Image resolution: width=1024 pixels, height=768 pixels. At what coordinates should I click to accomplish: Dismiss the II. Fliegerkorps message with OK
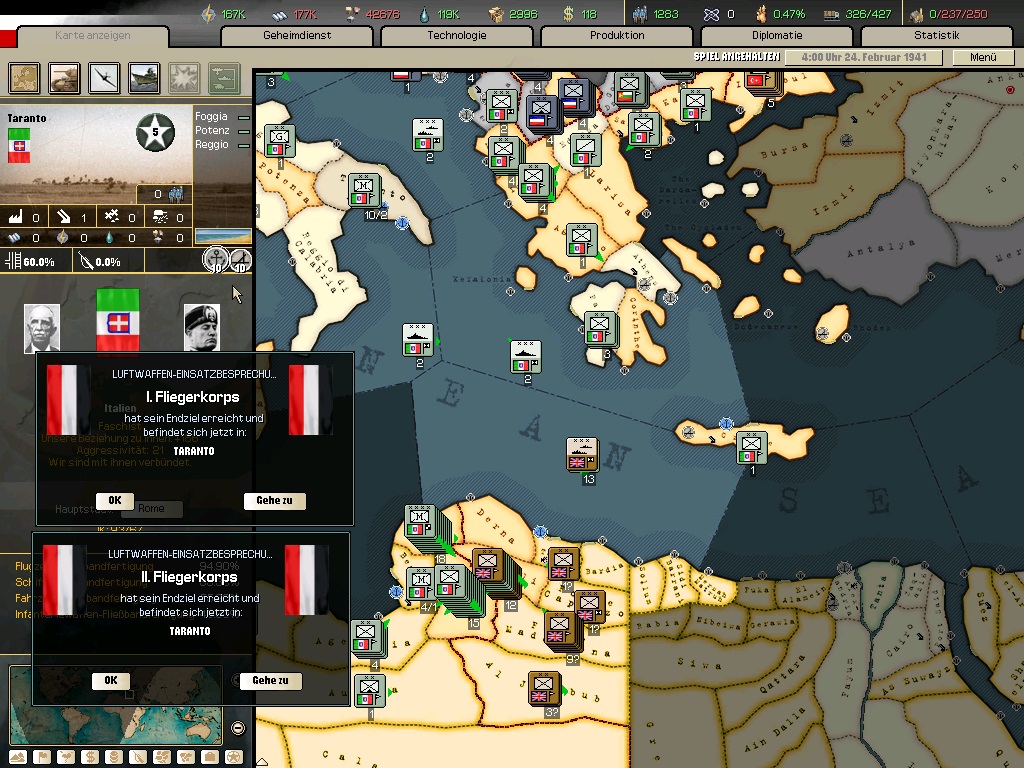click(x=110, y=680)
